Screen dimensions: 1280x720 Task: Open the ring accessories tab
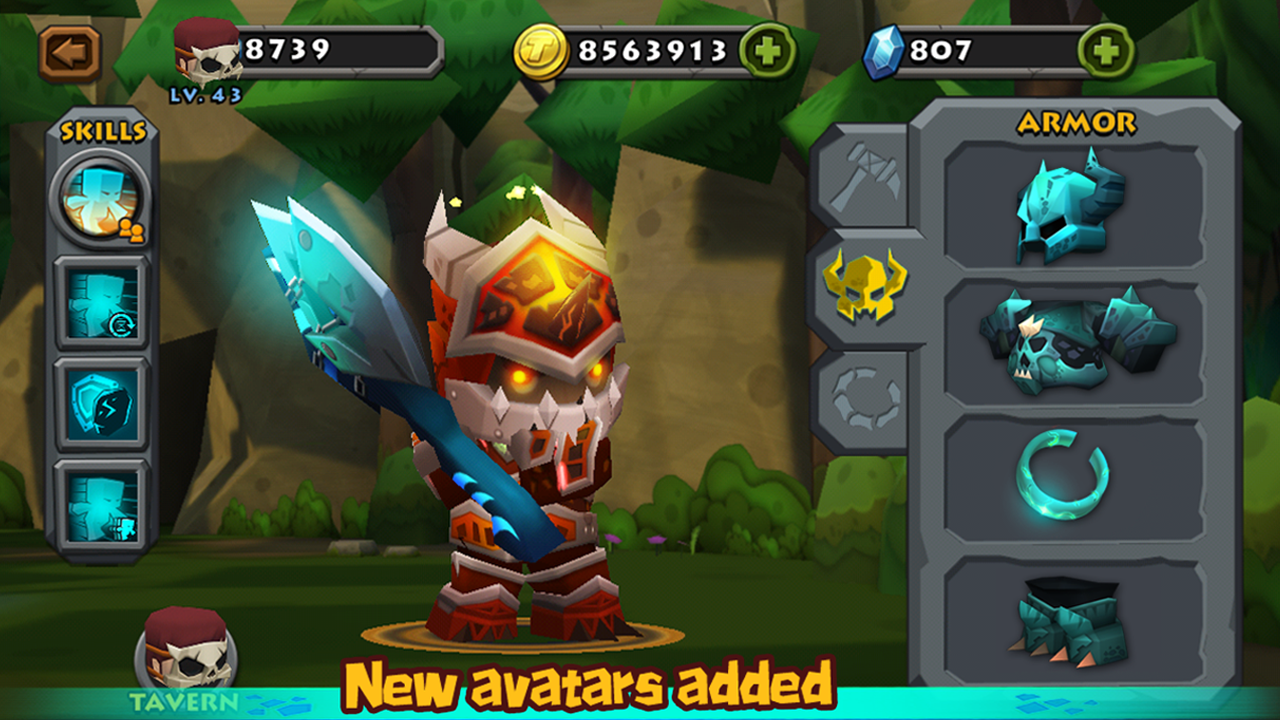tap(864, 400)
